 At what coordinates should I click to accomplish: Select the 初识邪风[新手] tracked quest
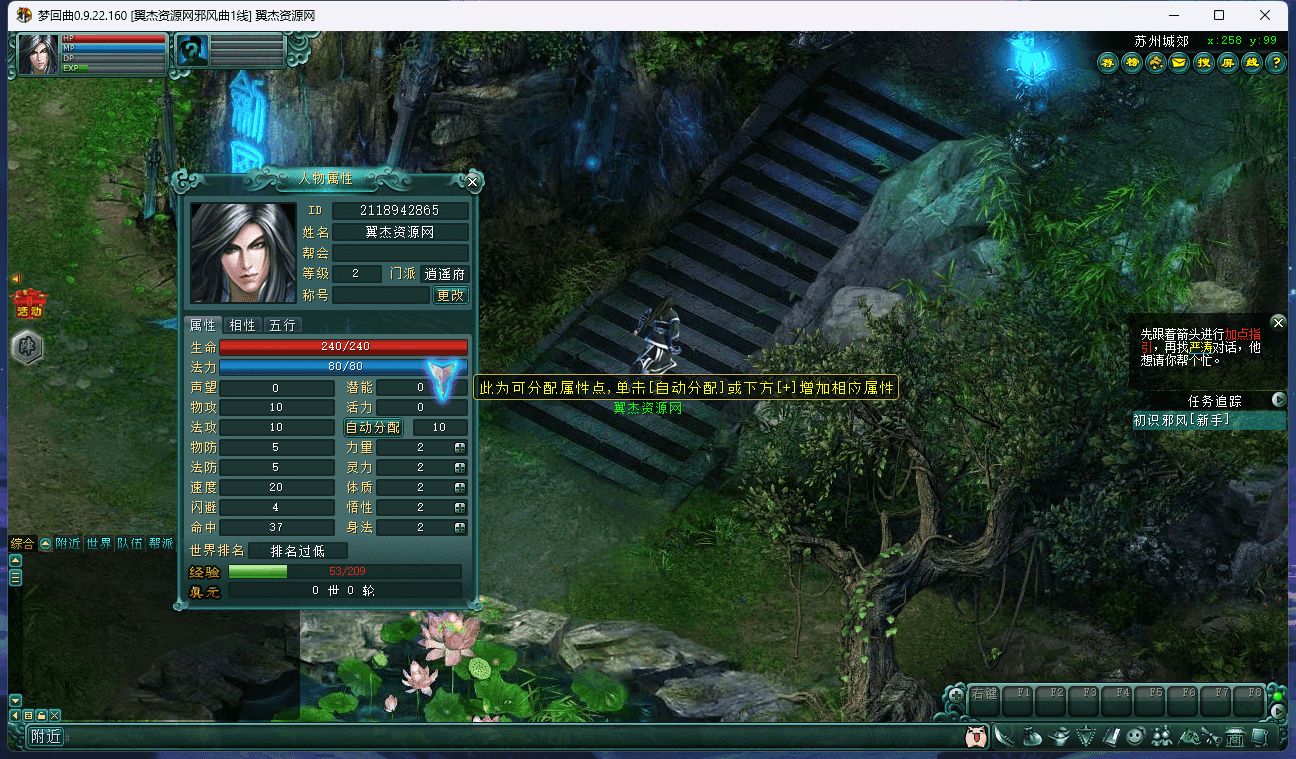pos(1182,420)
